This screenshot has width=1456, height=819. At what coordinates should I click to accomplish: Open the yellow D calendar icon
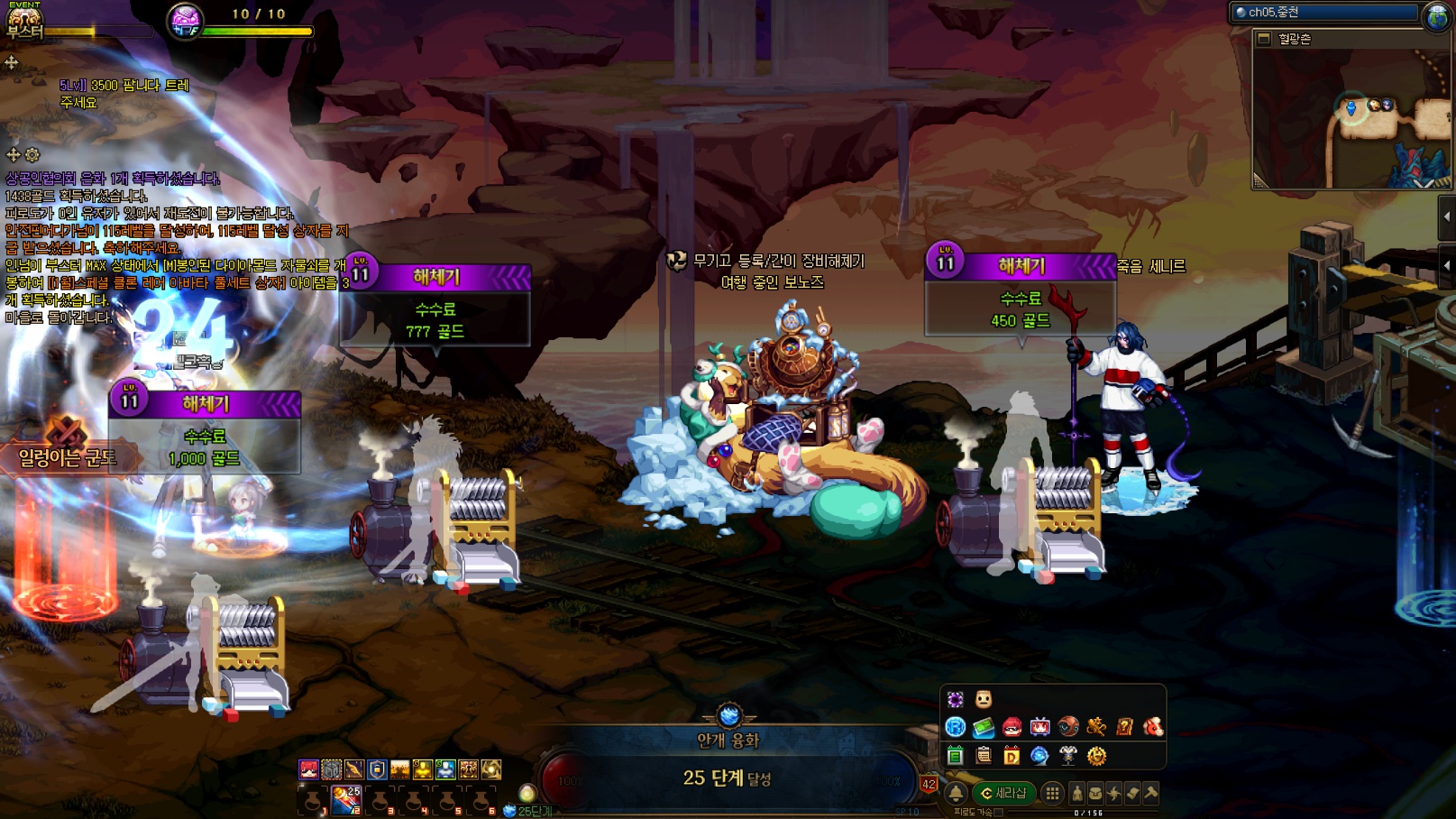coord(1012,756)
